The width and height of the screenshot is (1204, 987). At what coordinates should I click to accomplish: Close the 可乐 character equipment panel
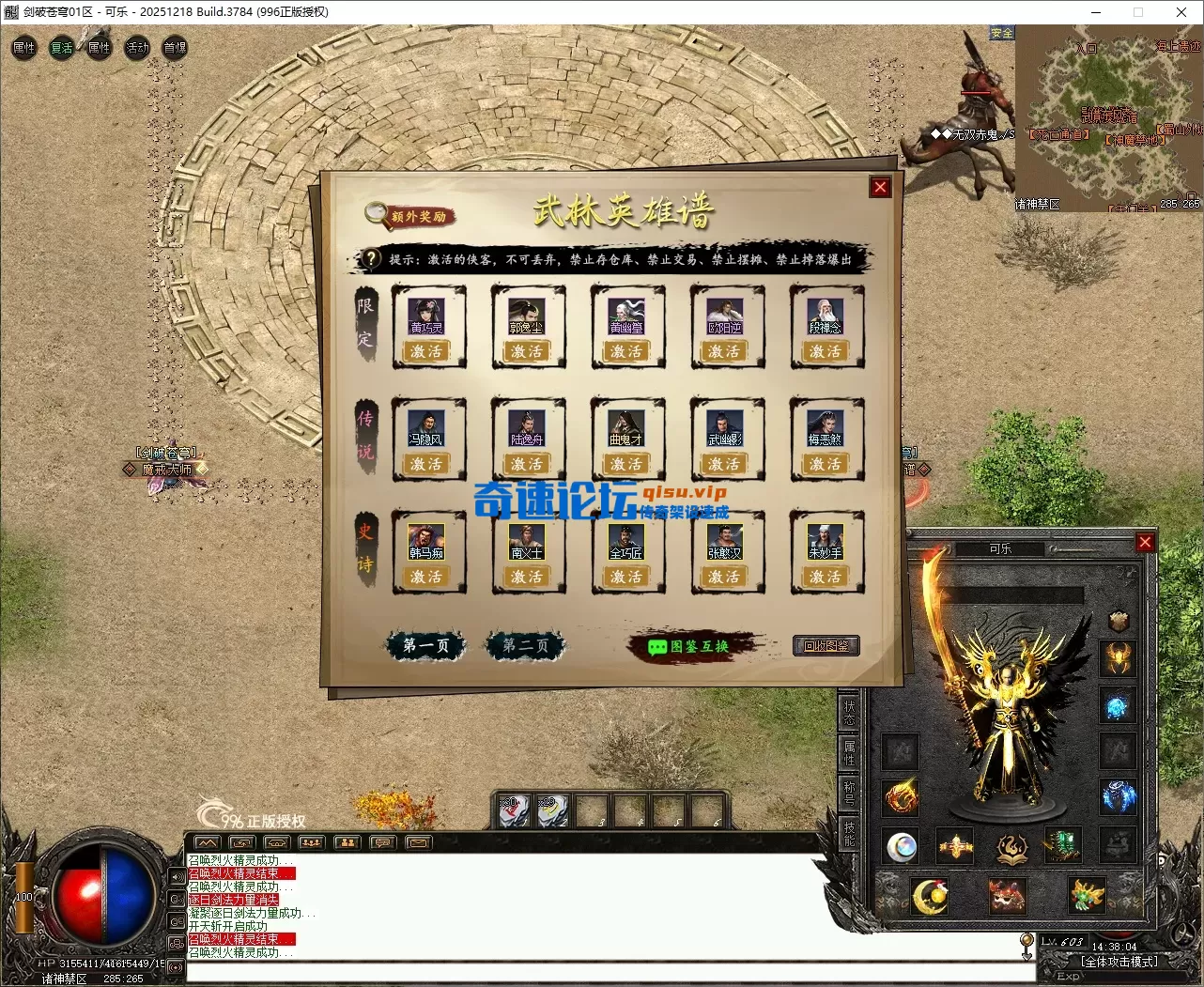[x=1144, y=542]
